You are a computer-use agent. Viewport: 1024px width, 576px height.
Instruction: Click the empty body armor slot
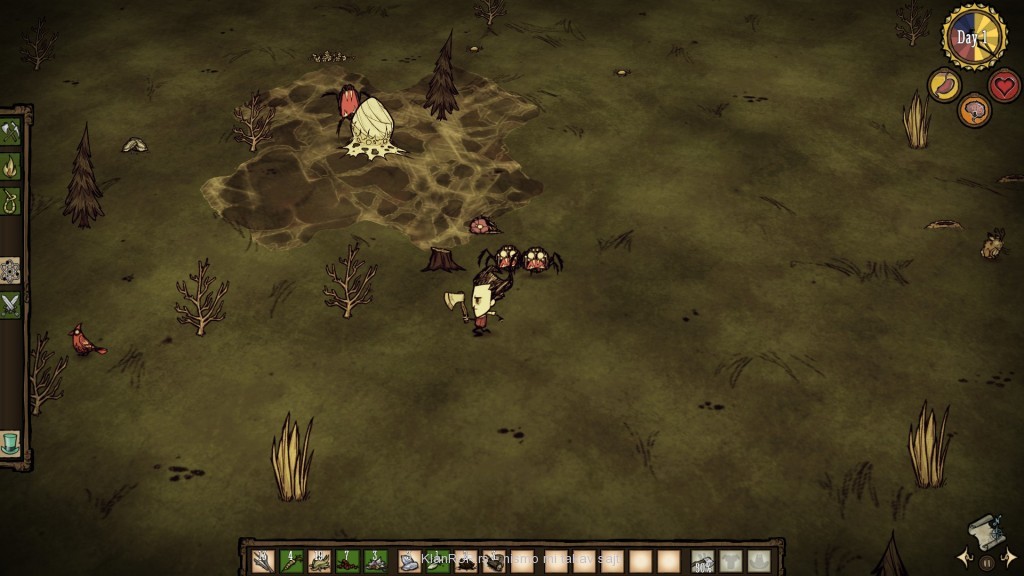(x=731, y=561)
